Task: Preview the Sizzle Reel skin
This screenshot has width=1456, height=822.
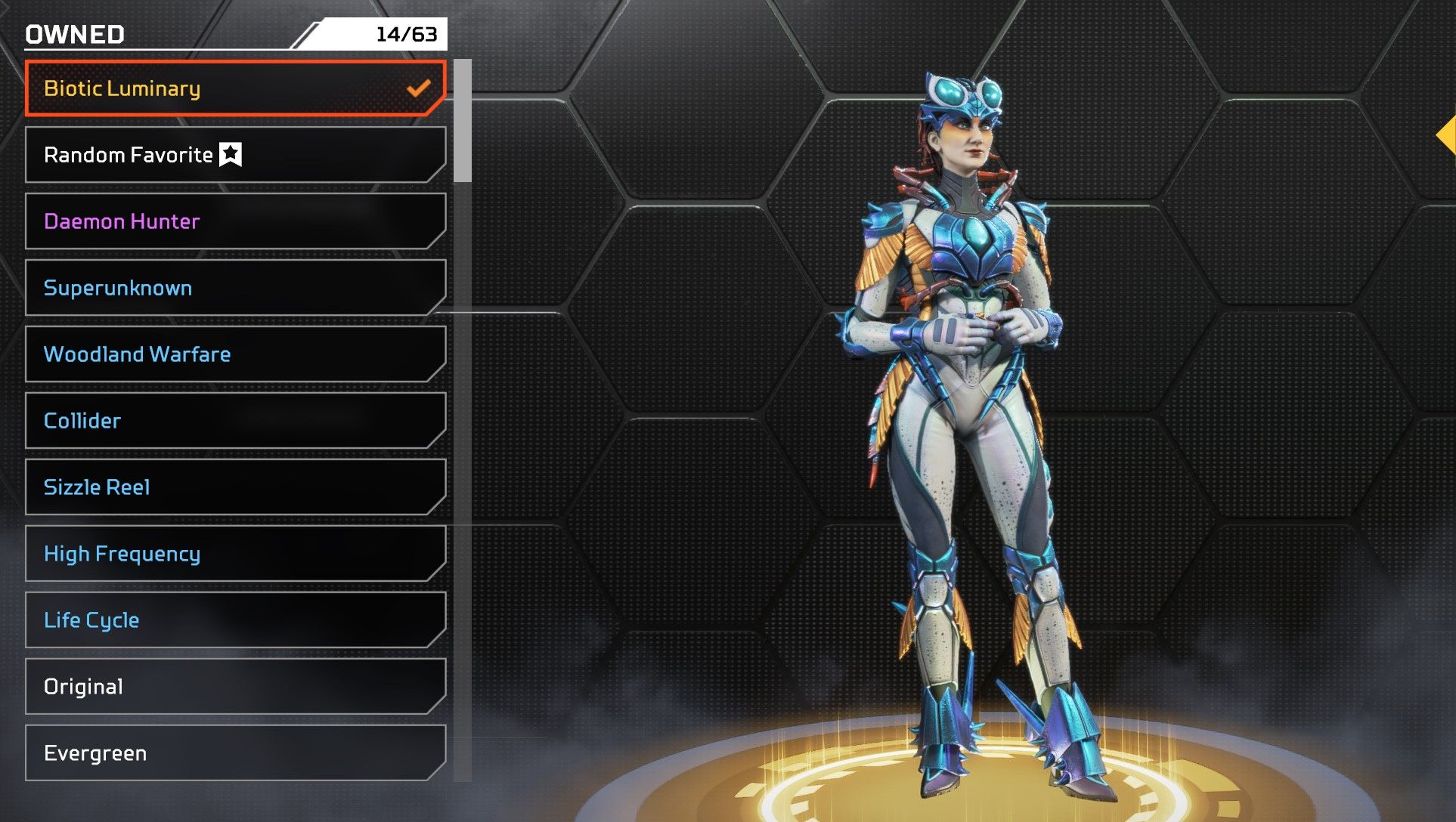Action: (x=234, y=487)
